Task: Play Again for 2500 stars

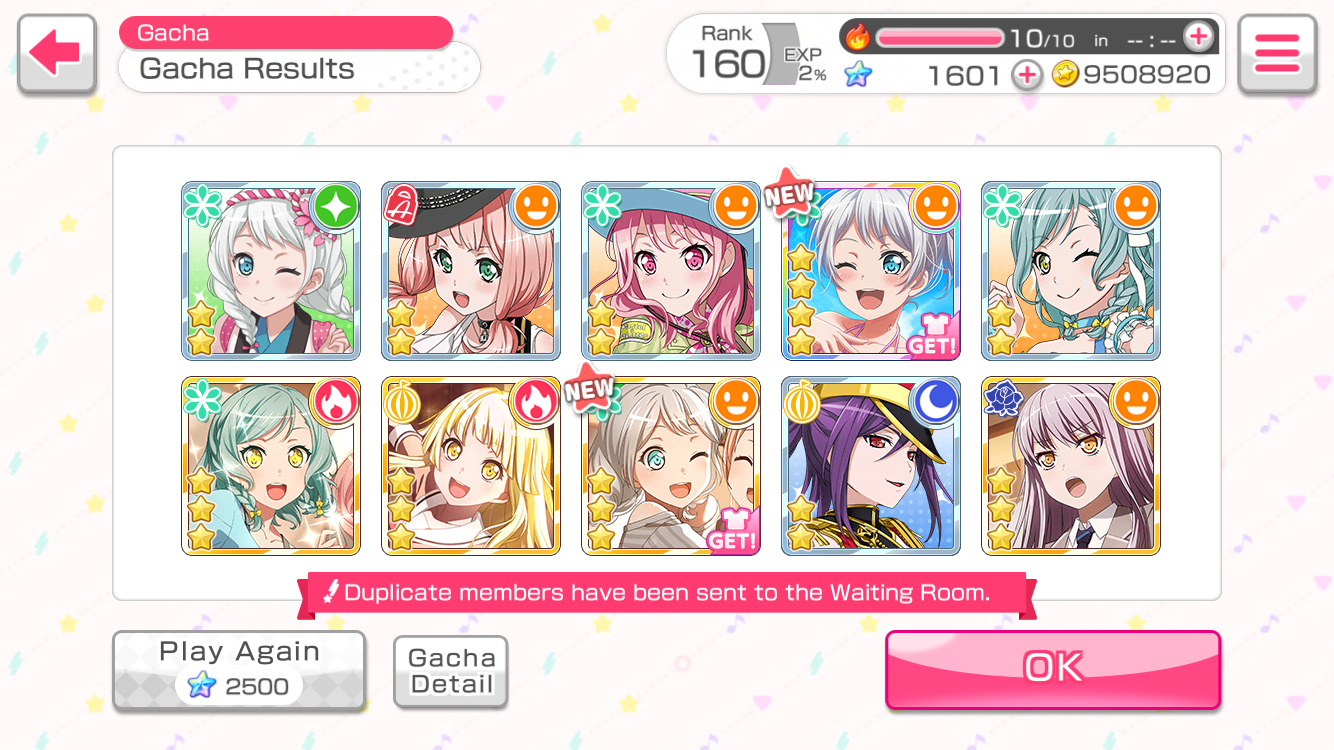Action: tap(238, 670)
